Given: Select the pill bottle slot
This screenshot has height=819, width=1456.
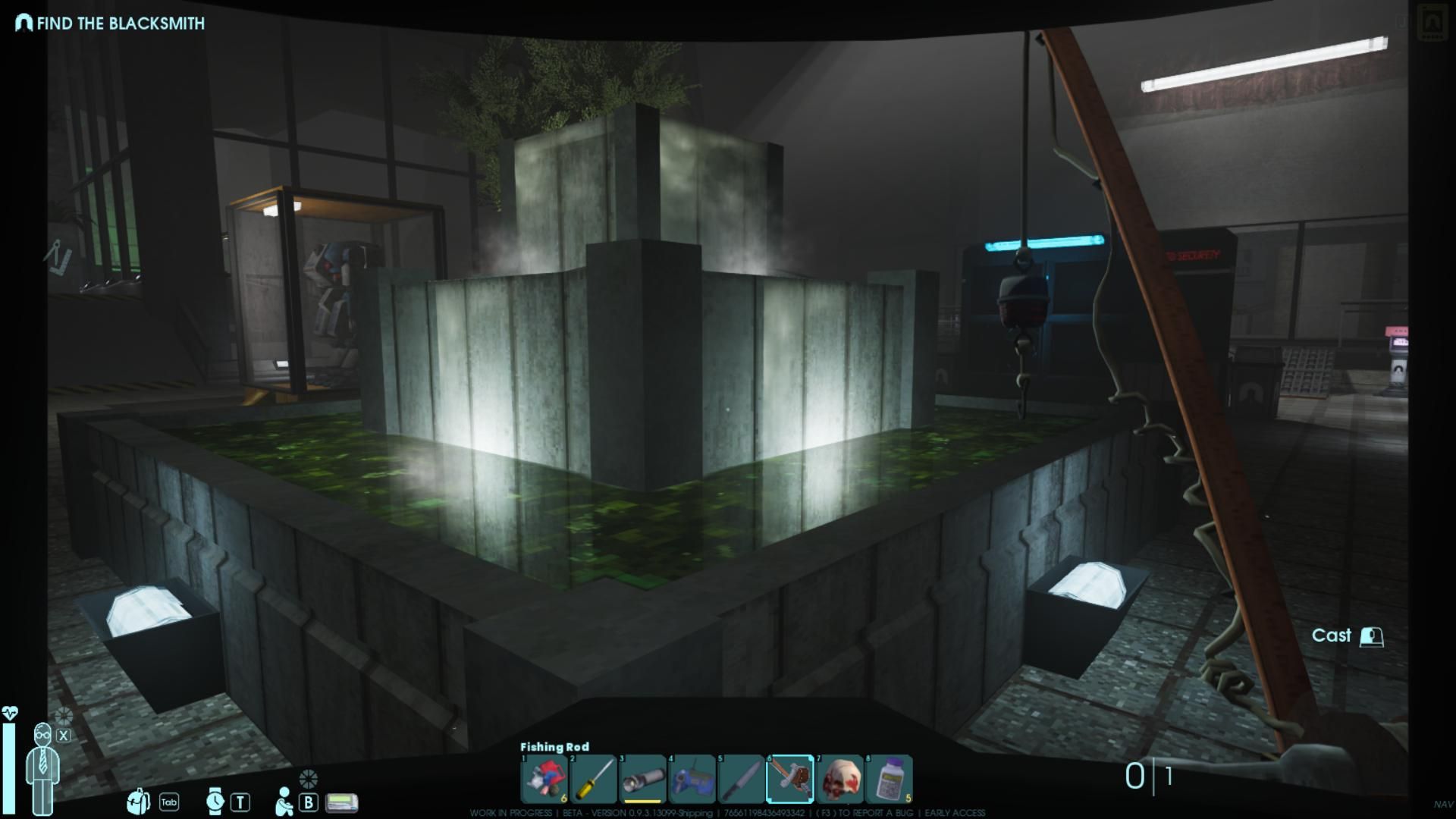Looking at the screenshot, I should pos(889,779).
